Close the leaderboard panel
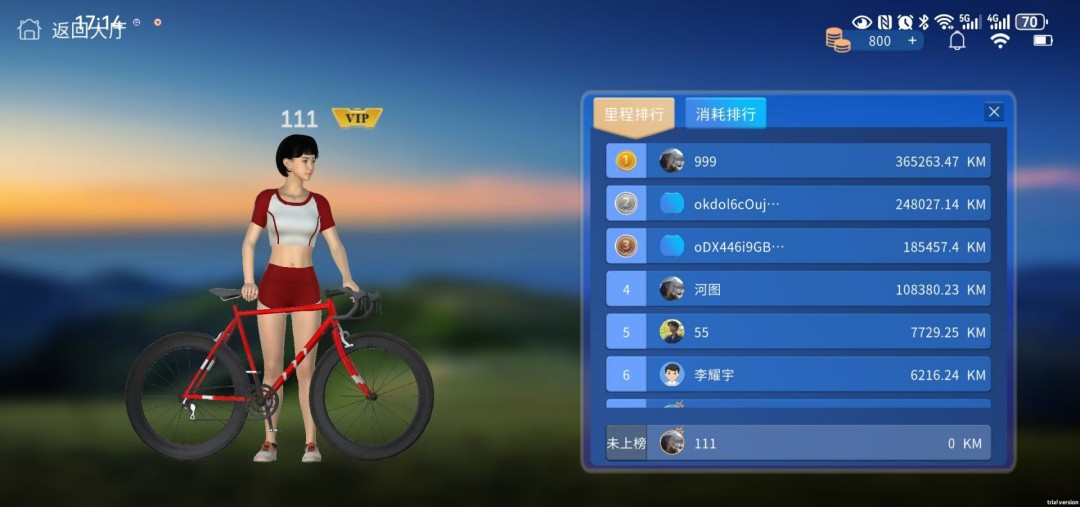The image size is (1080, 507). click(994, 112)
